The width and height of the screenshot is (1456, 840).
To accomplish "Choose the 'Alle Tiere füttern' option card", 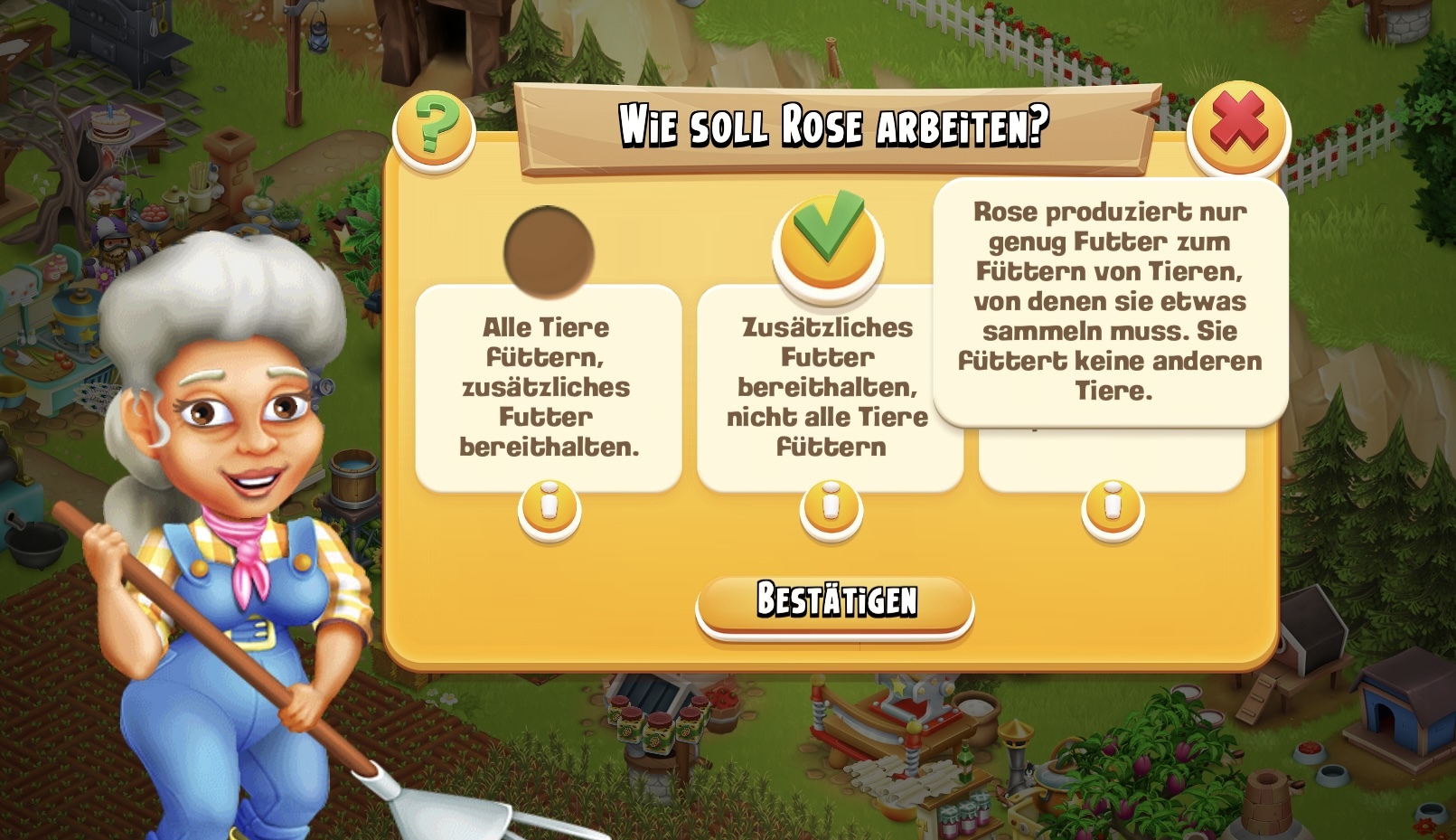I will click(x=549, y=387).
